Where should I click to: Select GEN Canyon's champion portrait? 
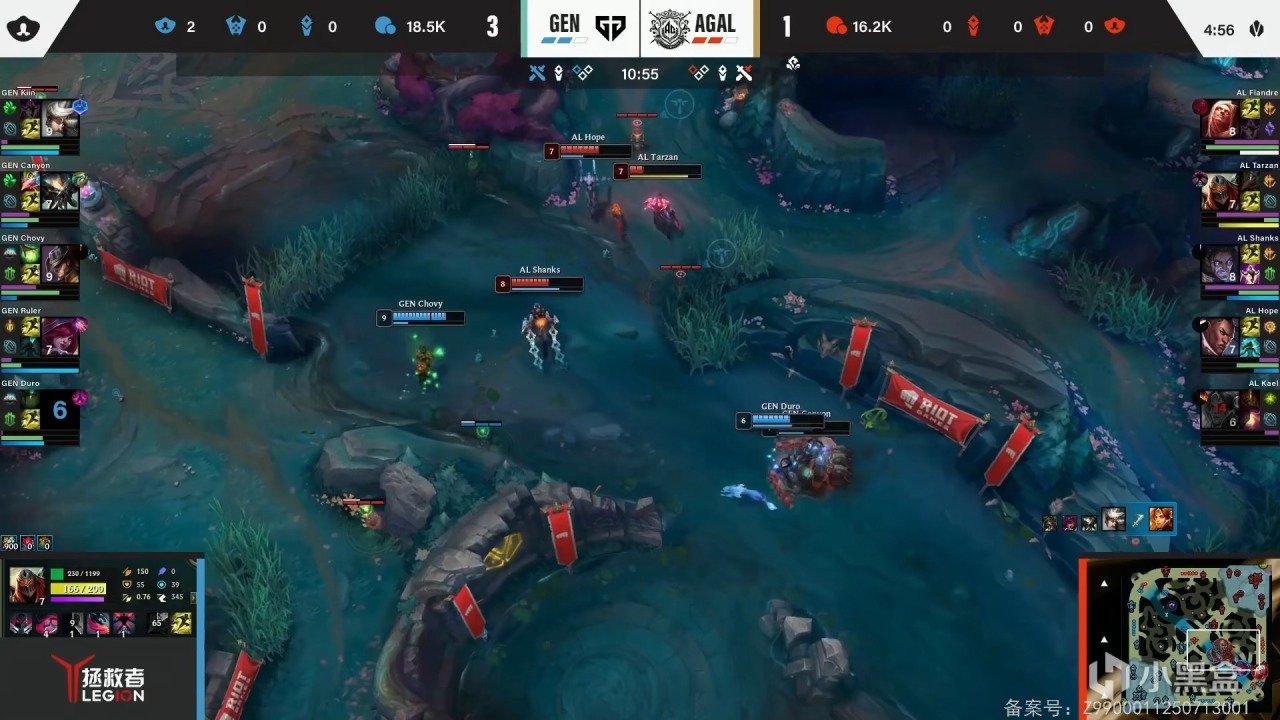tap(59, 190)
